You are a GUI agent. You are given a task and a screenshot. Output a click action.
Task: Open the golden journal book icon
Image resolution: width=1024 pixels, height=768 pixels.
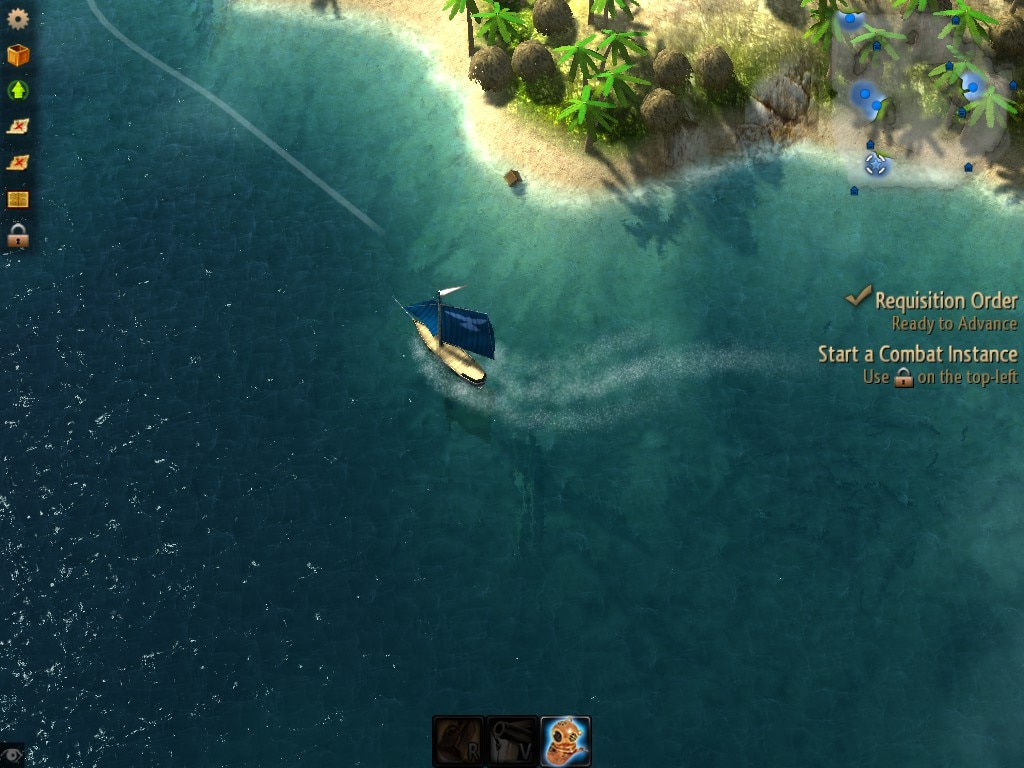click(x=18, y=200)
